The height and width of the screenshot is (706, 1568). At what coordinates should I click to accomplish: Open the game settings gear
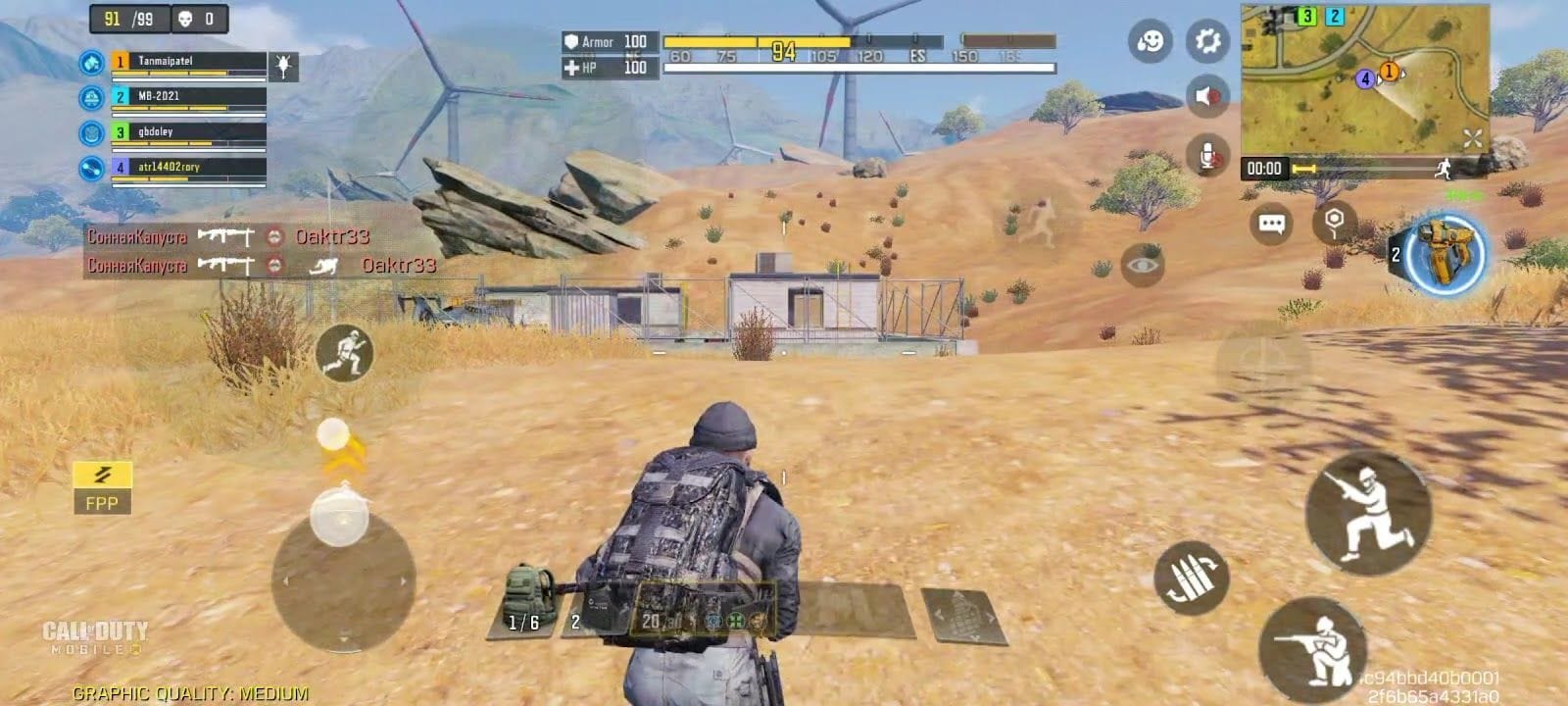pyautogui.click(x=1204, y=41)
